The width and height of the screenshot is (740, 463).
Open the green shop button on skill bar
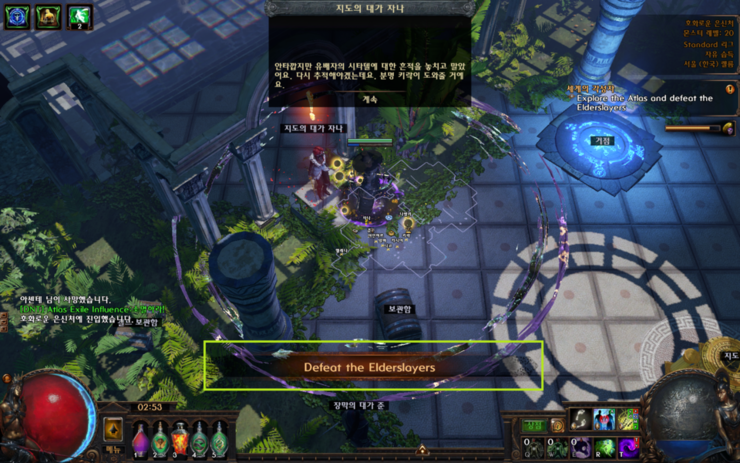pos(535,425)
